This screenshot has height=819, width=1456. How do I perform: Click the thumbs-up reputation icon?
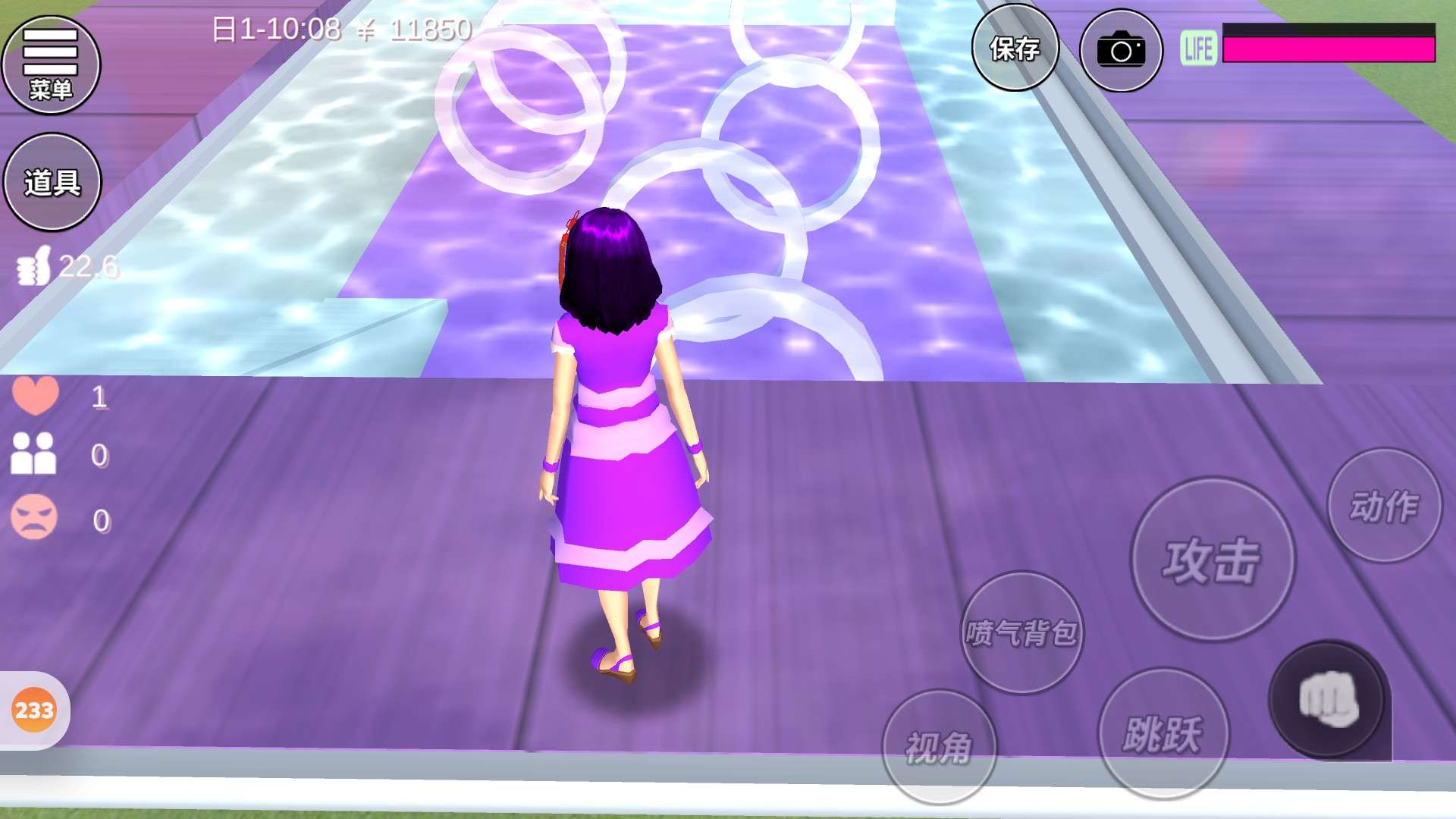[x=34, y=265]
